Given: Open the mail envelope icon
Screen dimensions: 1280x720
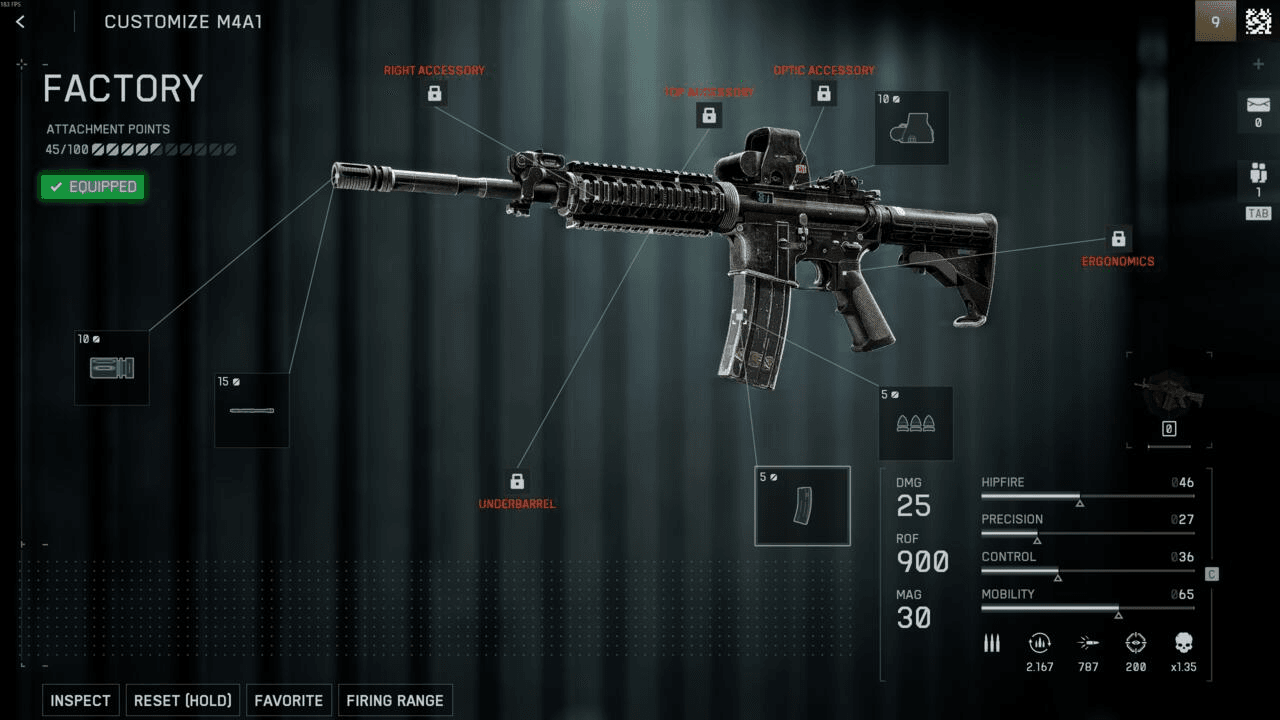Looking at the screenshot, I should tap(1257, 104).
